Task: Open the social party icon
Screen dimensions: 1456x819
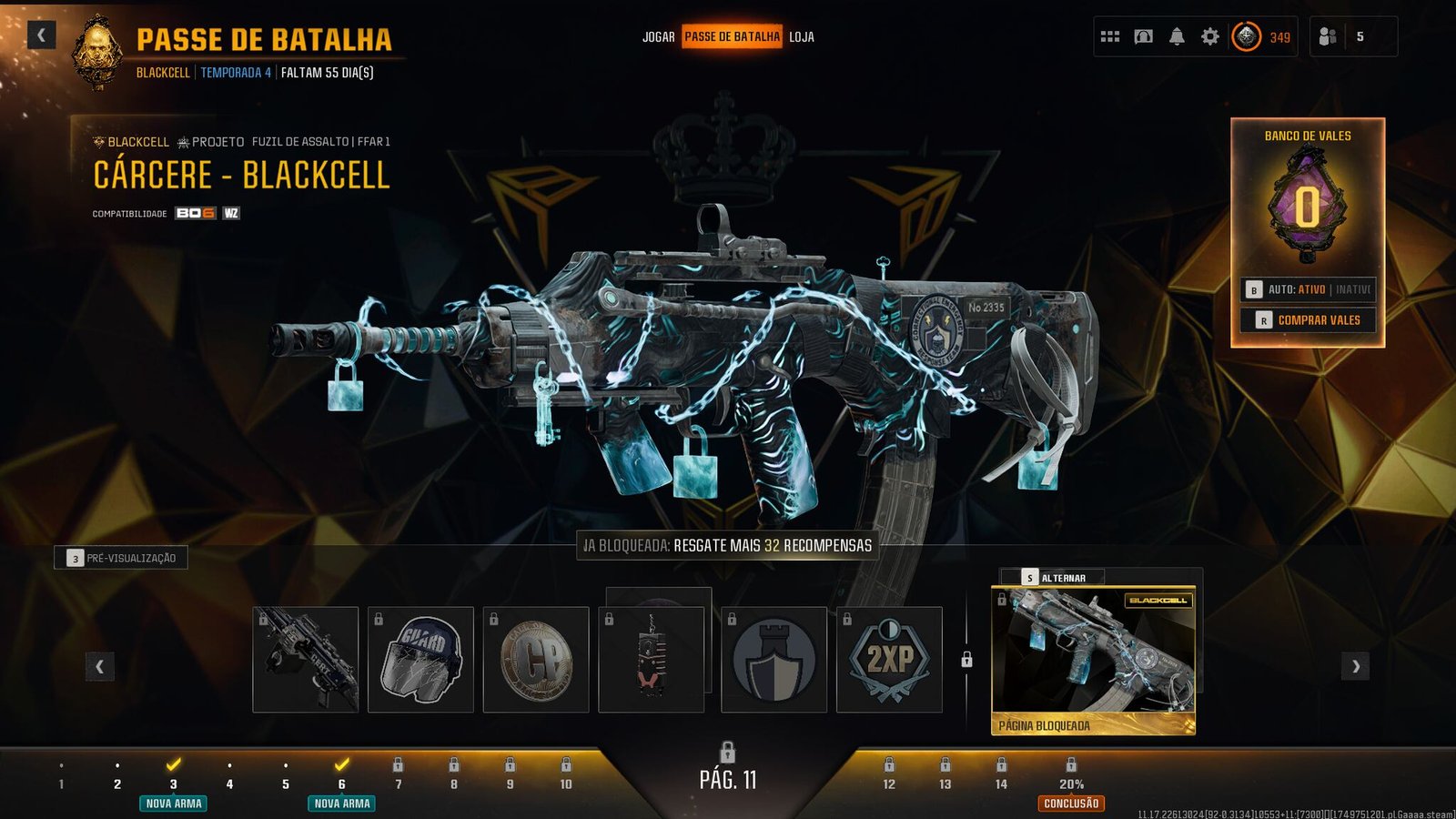Action: [1328, 37]
